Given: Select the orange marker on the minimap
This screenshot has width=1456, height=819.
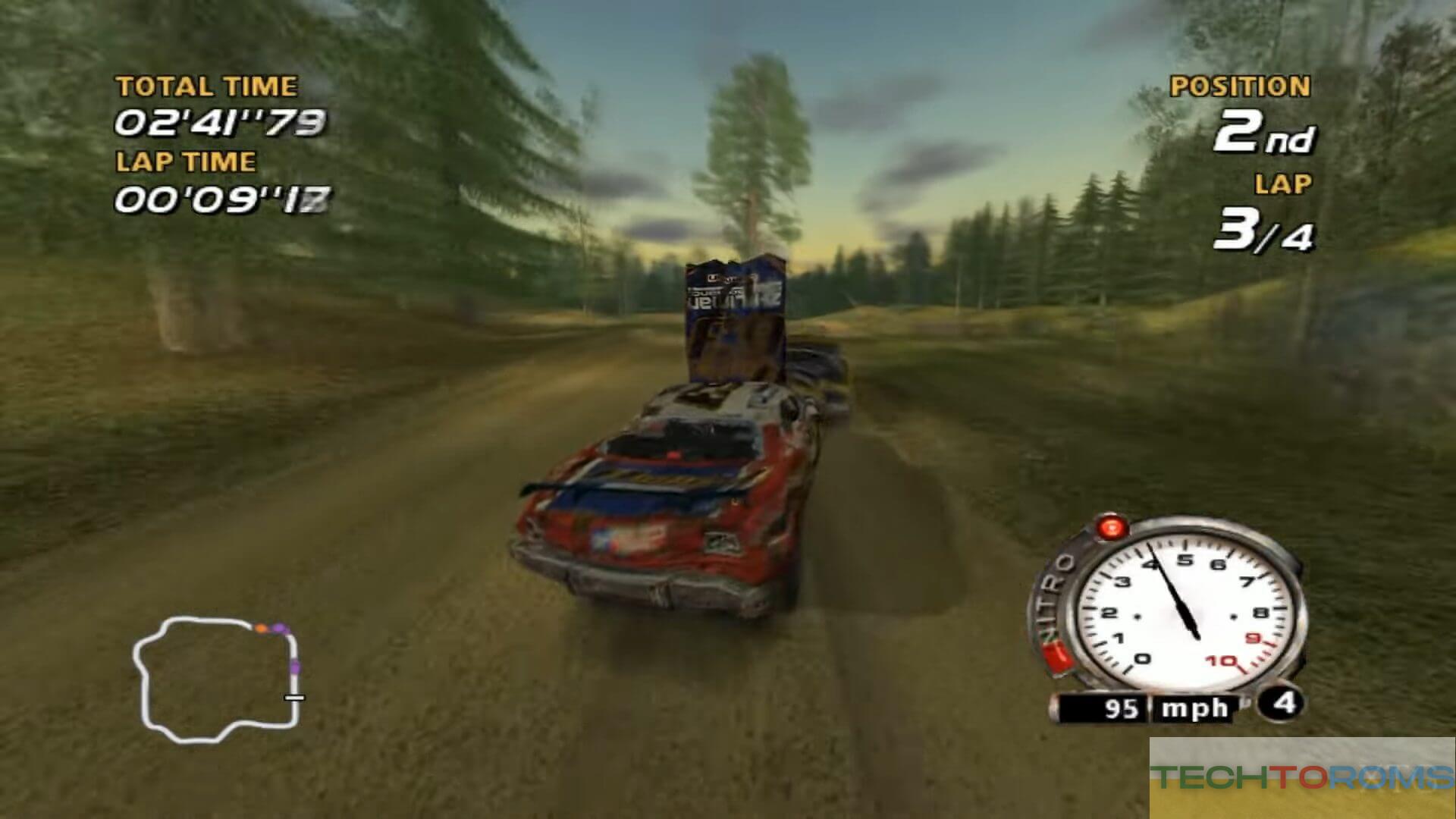Looking at the screenshot, I should 261,628.
